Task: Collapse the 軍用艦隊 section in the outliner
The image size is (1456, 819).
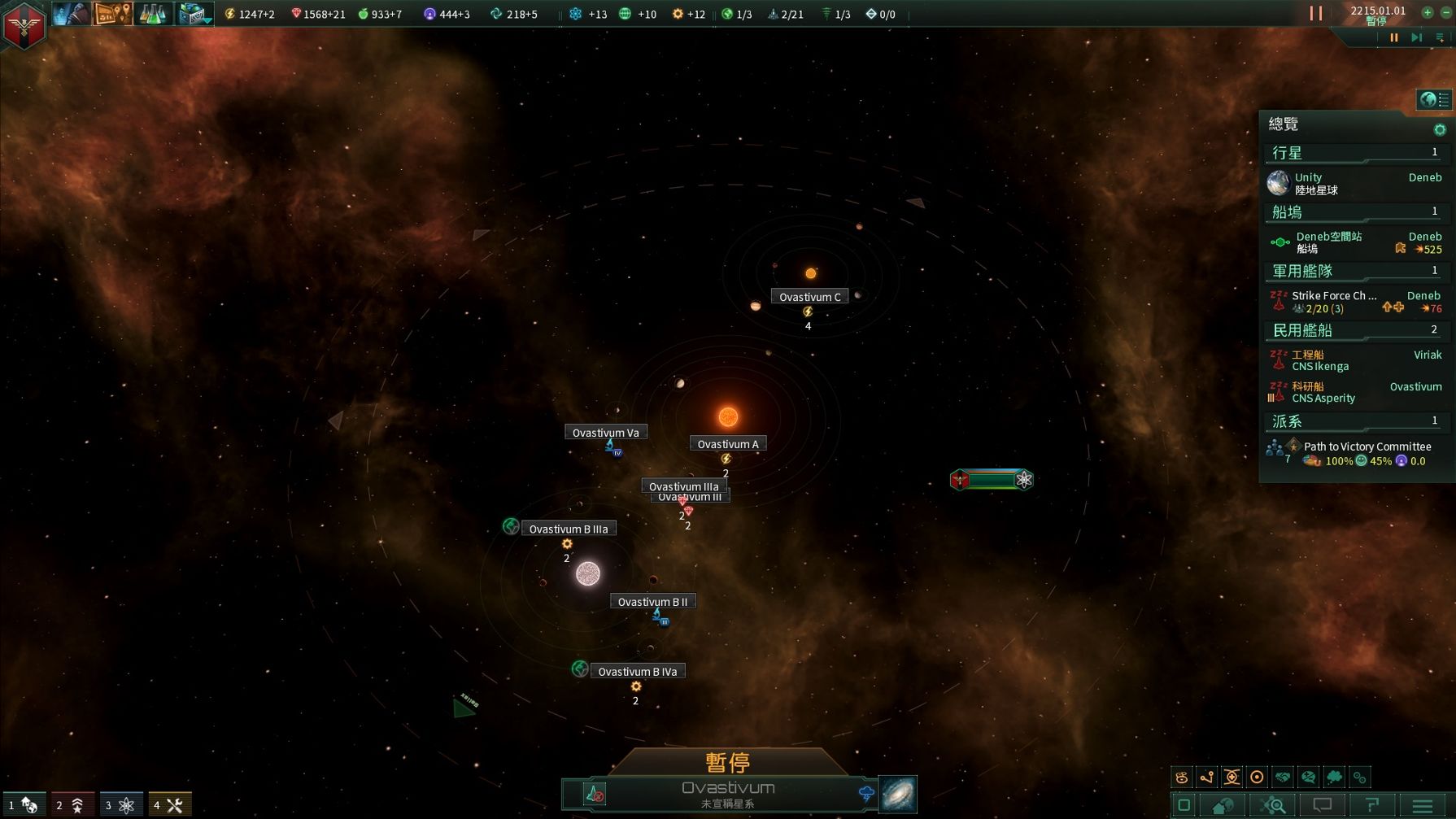Action: click(x=1353, y=271)
